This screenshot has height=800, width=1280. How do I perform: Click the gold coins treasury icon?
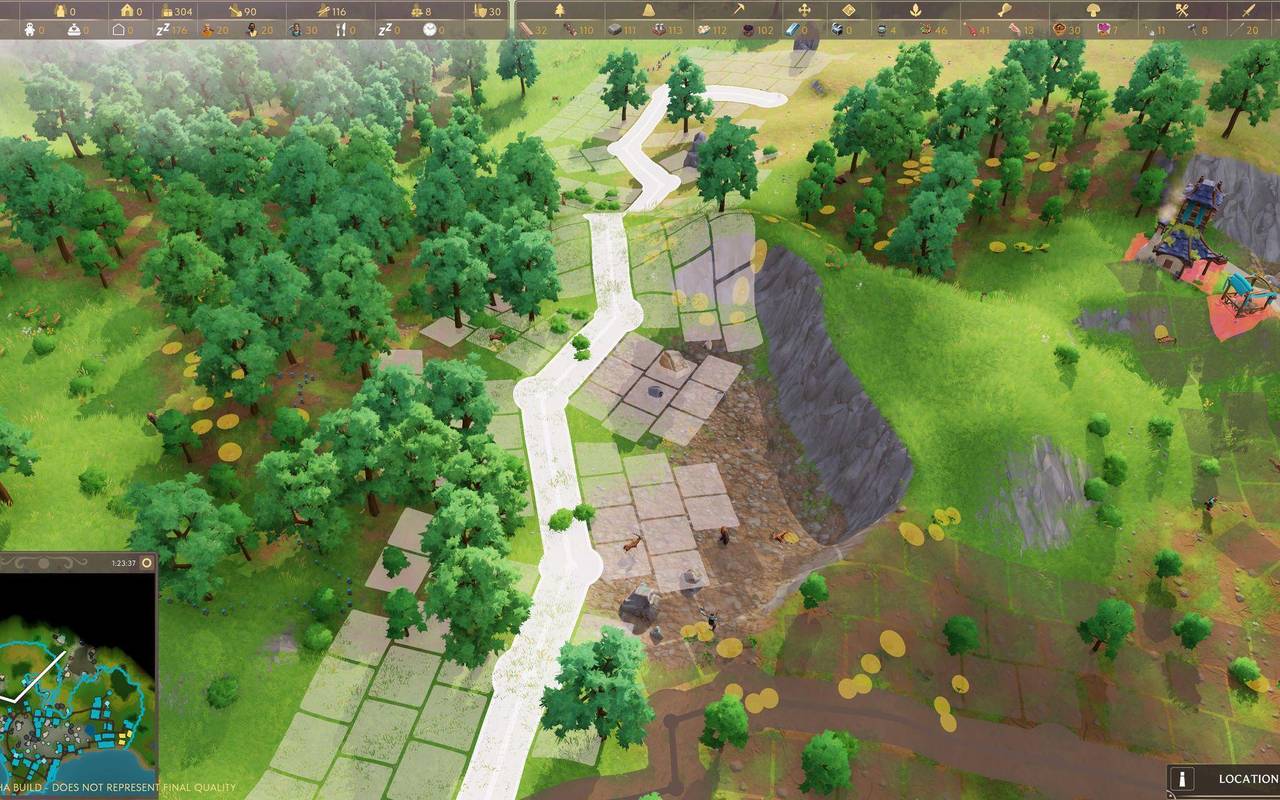pyautogui.click(x=167, y=9)
